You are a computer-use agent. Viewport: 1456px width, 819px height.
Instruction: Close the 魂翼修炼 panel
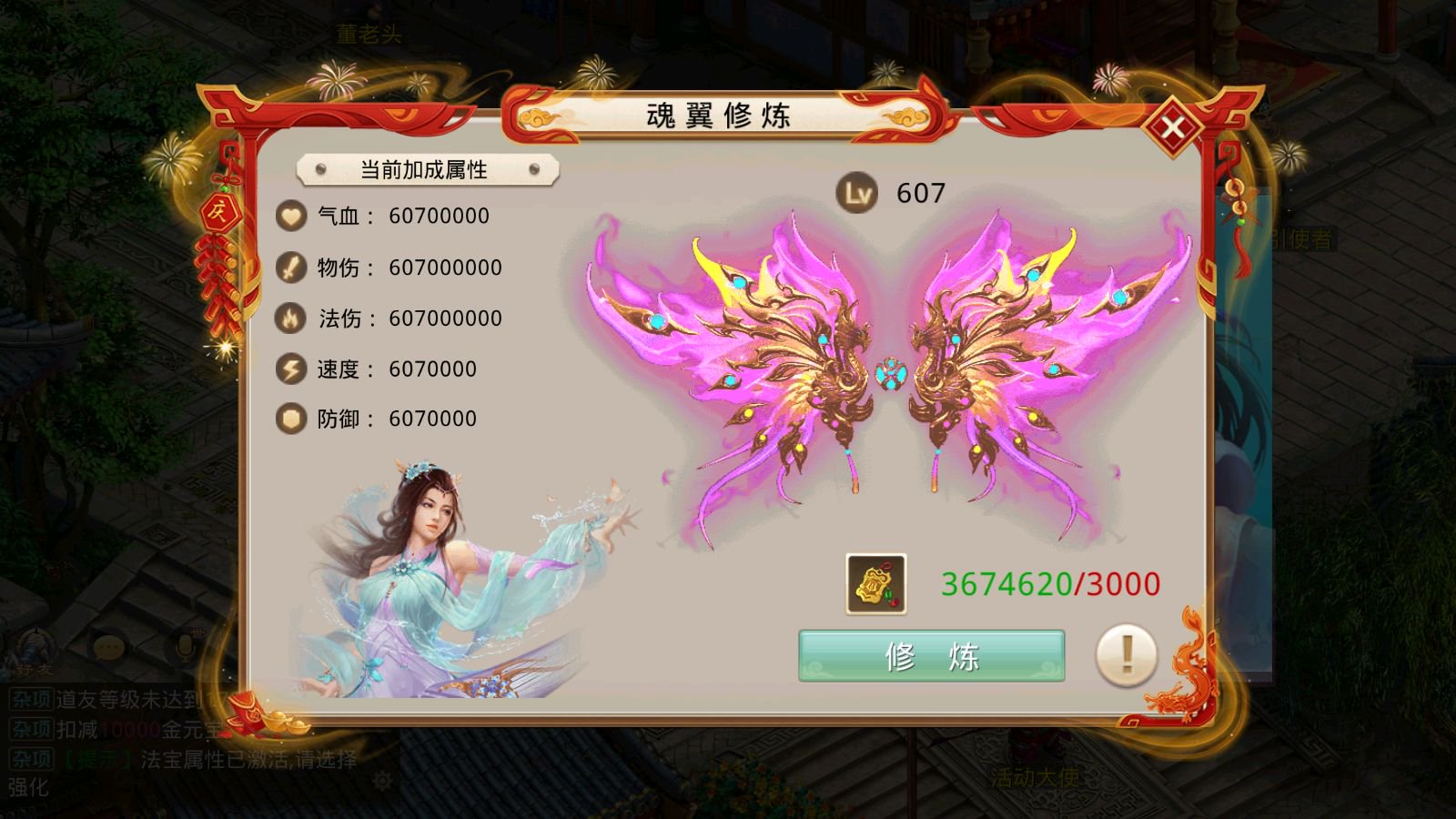click(1173, 128)
